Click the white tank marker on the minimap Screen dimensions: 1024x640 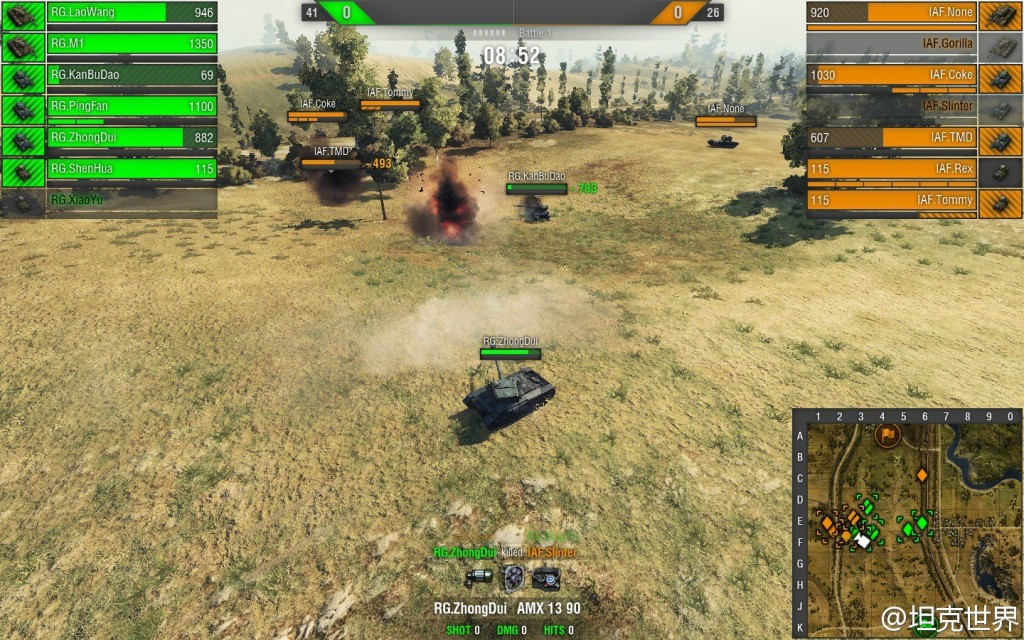point(862,540)
